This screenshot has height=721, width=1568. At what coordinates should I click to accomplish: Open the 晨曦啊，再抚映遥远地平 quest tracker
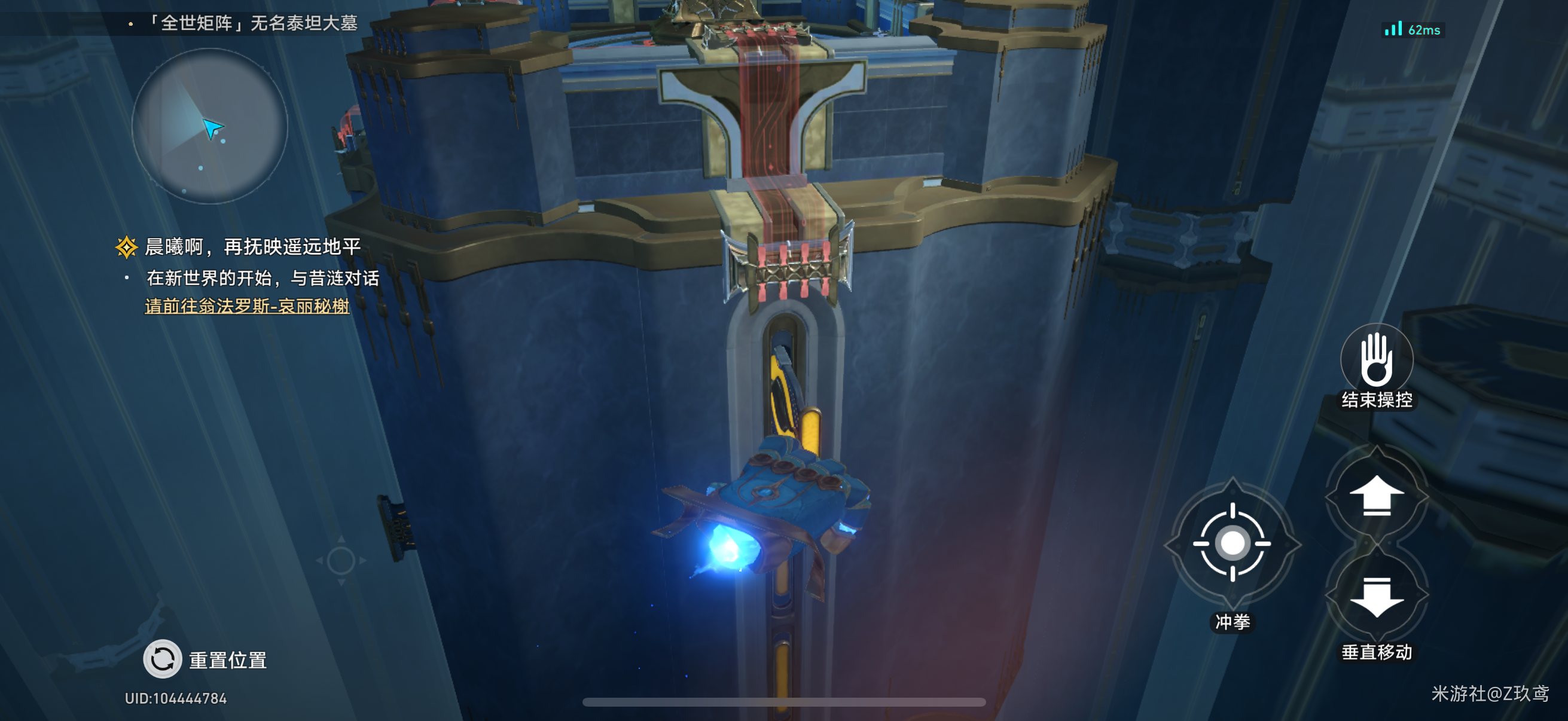[252, 247]
